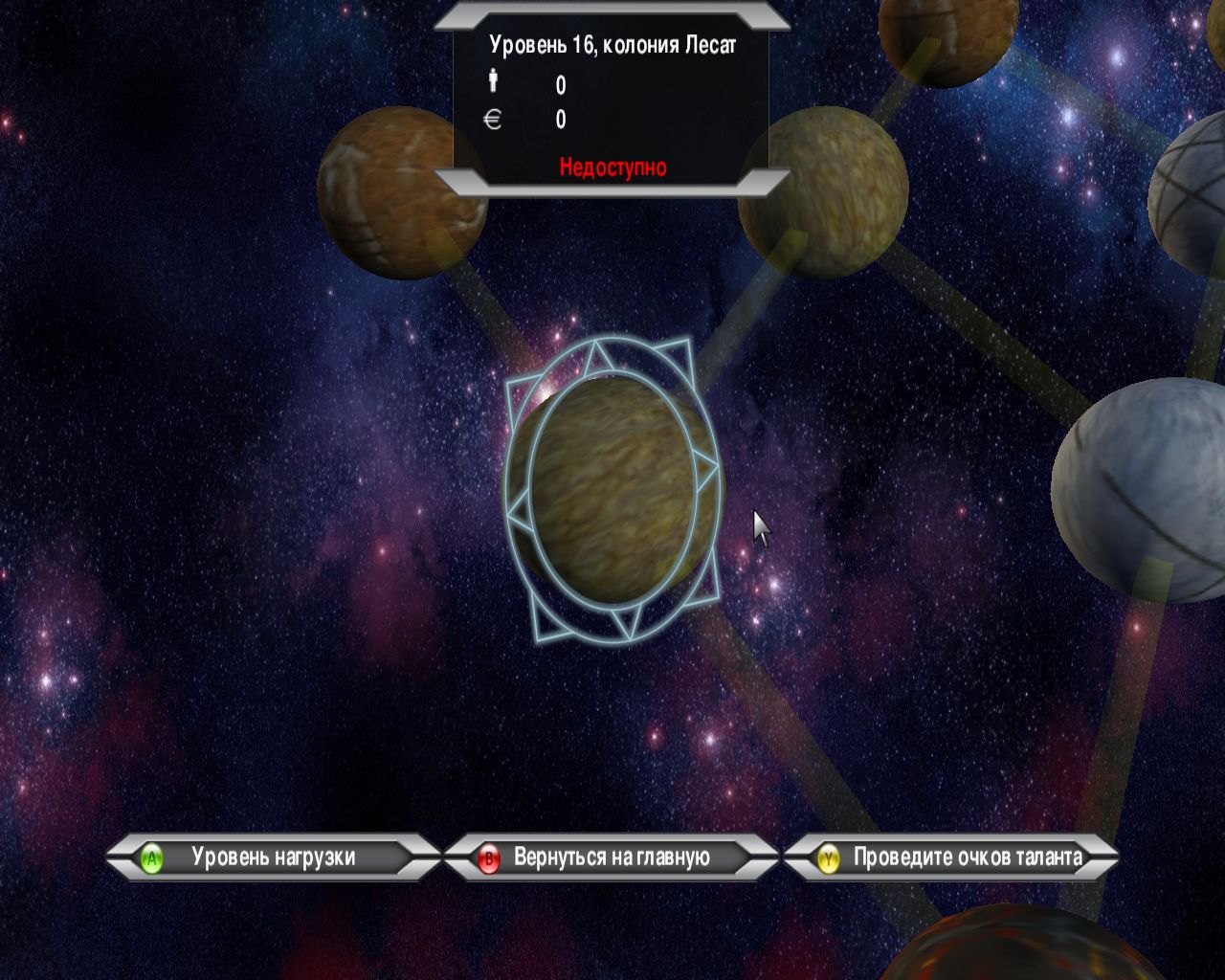
Task: Select the highlighted planet in the targeting reticle
Action: (x=612, y=488)
